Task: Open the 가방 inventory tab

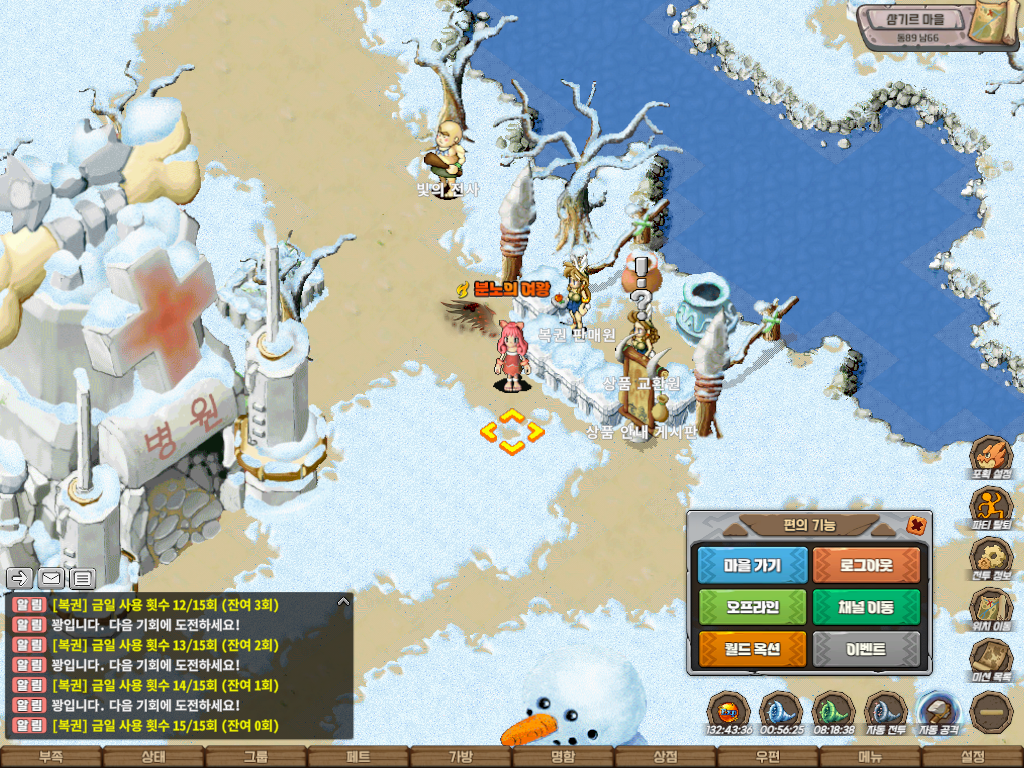Action: pos(460,757)
